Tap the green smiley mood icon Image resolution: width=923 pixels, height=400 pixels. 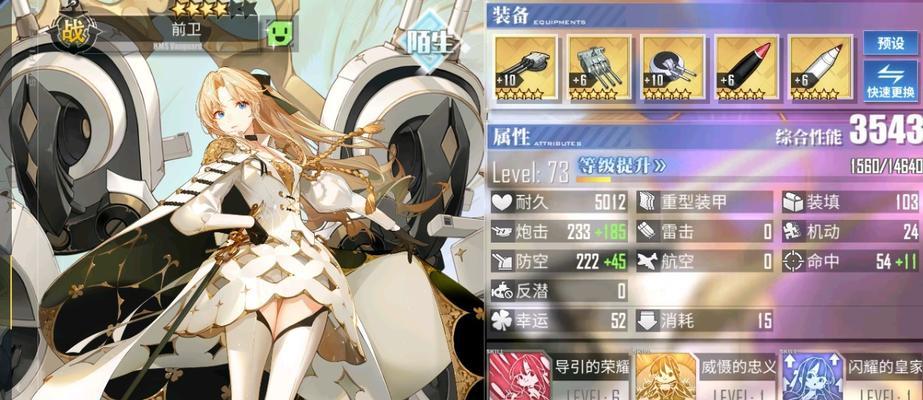click(x=278, y=32)
